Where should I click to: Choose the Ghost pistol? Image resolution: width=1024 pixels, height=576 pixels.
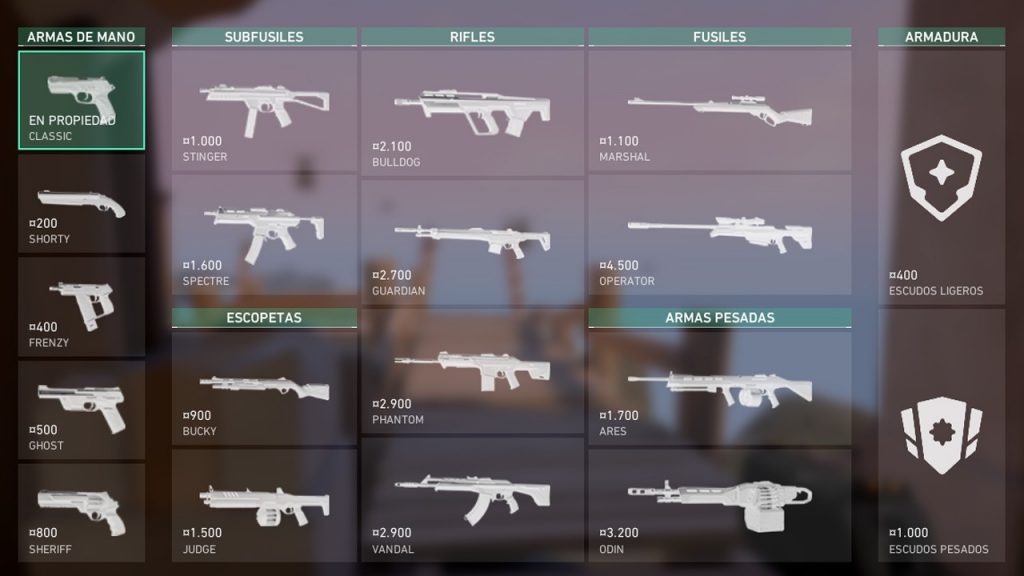pos(81,410)
